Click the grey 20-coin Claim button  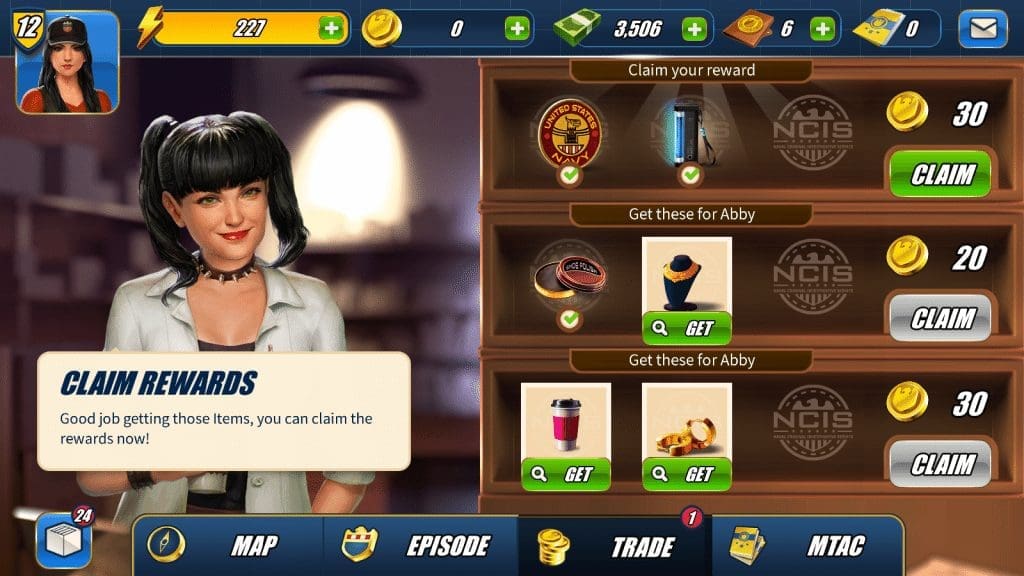coord(940,319)
